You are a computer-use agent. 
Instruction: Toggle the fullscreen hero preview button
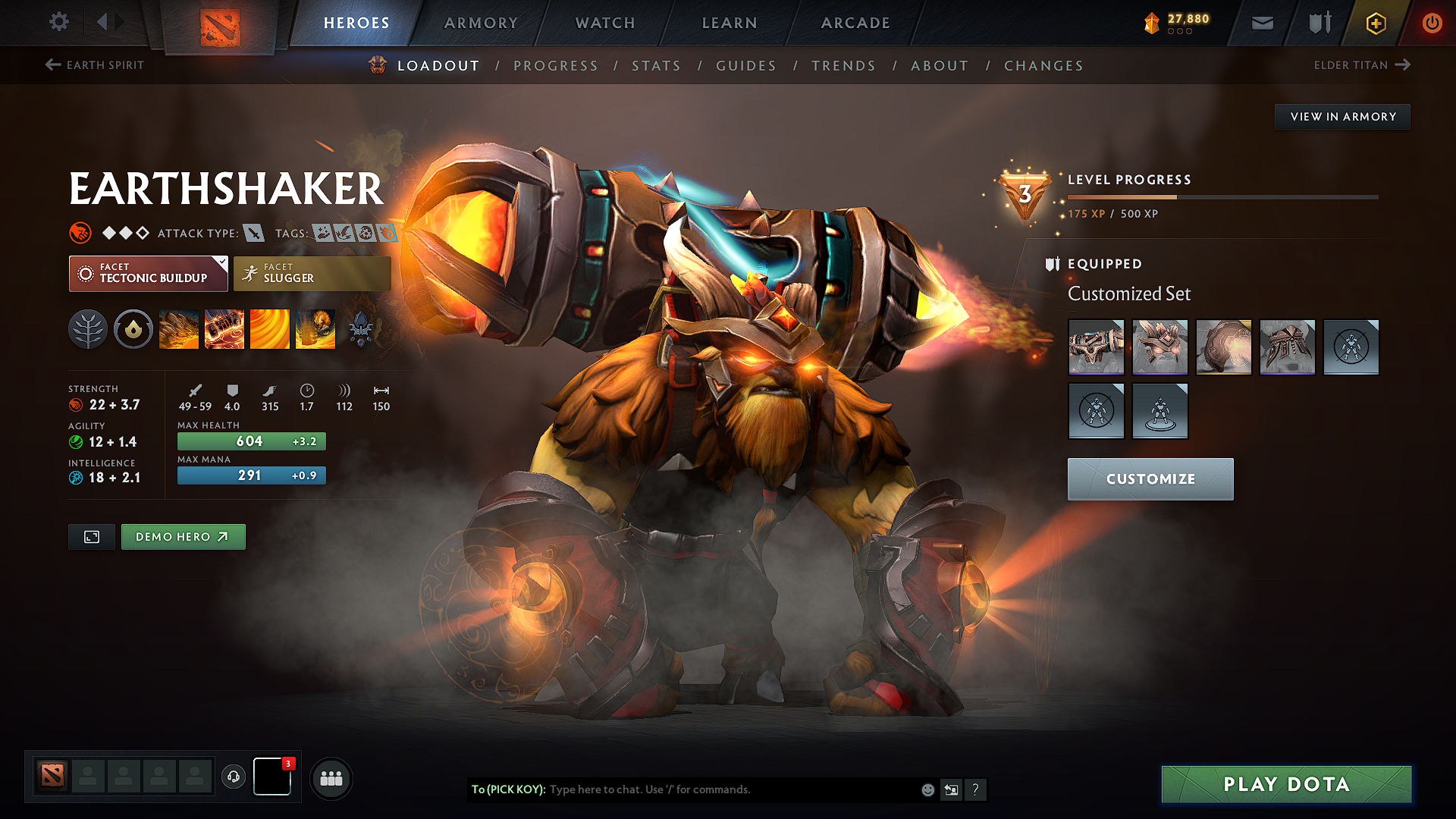point(91,536)
